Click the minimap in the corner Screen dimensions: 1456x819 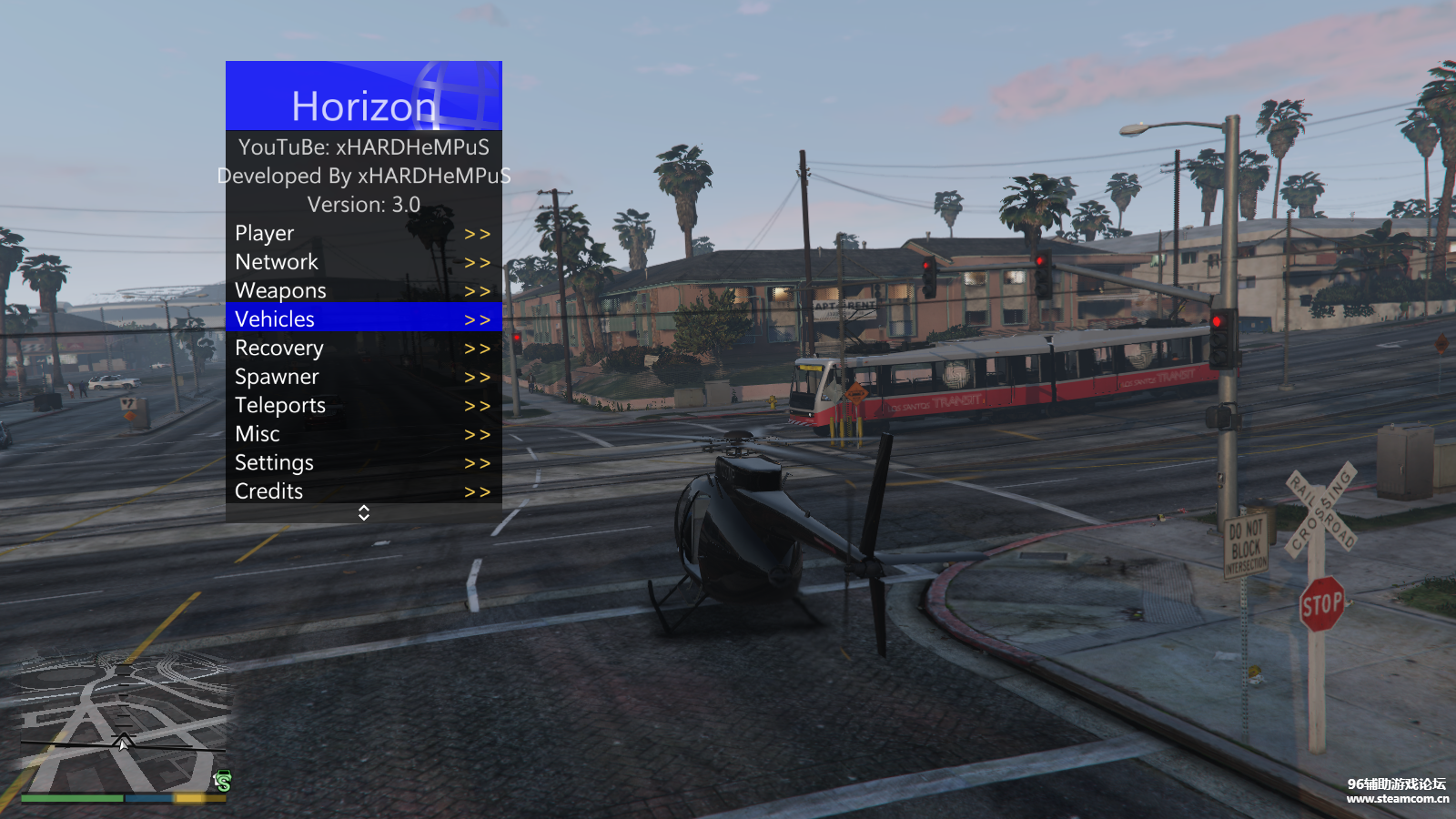(x=124, y=725)
